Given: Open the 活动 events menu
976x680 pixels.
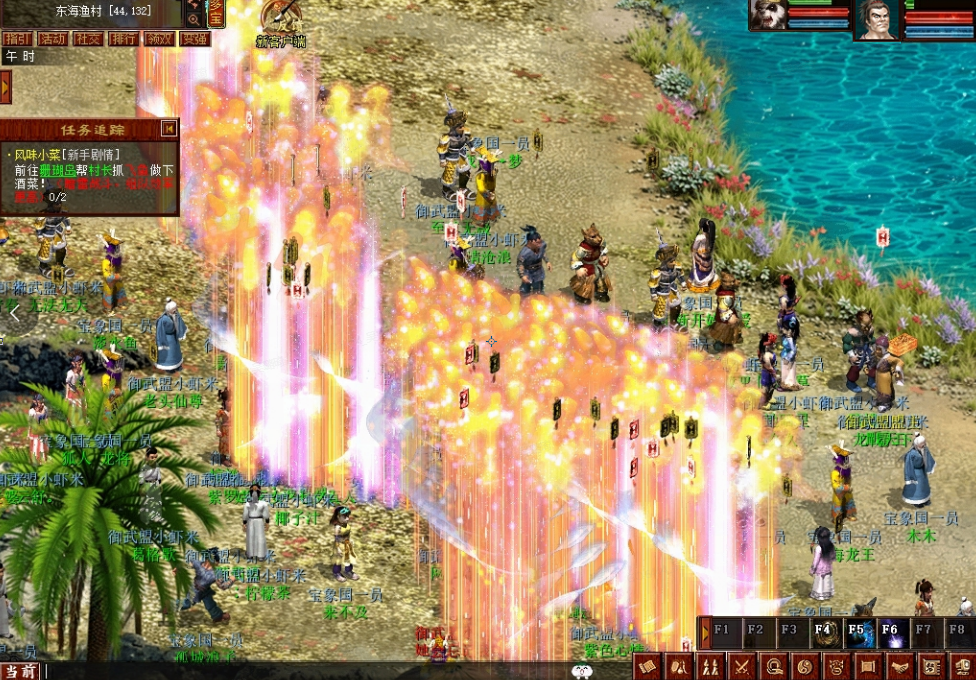Looking at the screenshot, I should pos(51,39).
